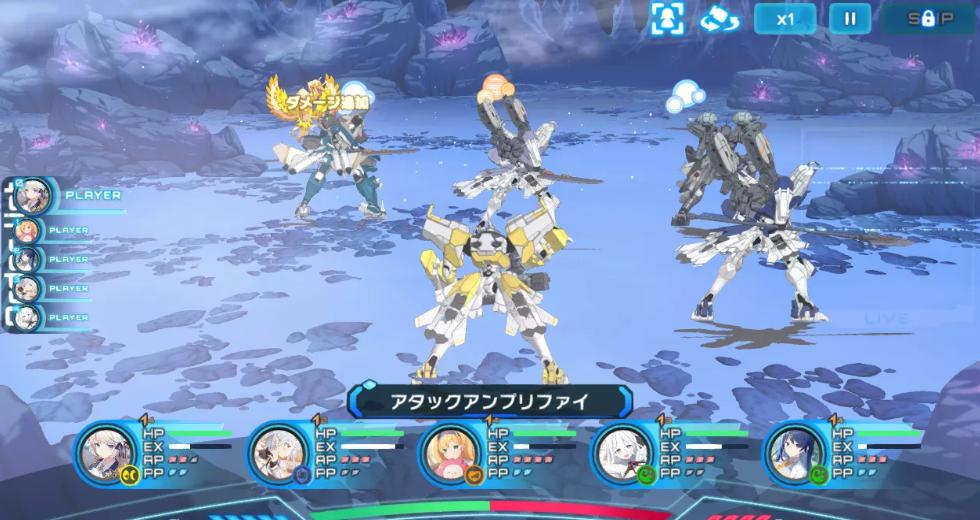Screen dimensions: 980x520
Task: Pick the blonde girl in the turn order list
Action: coord(29,231)
